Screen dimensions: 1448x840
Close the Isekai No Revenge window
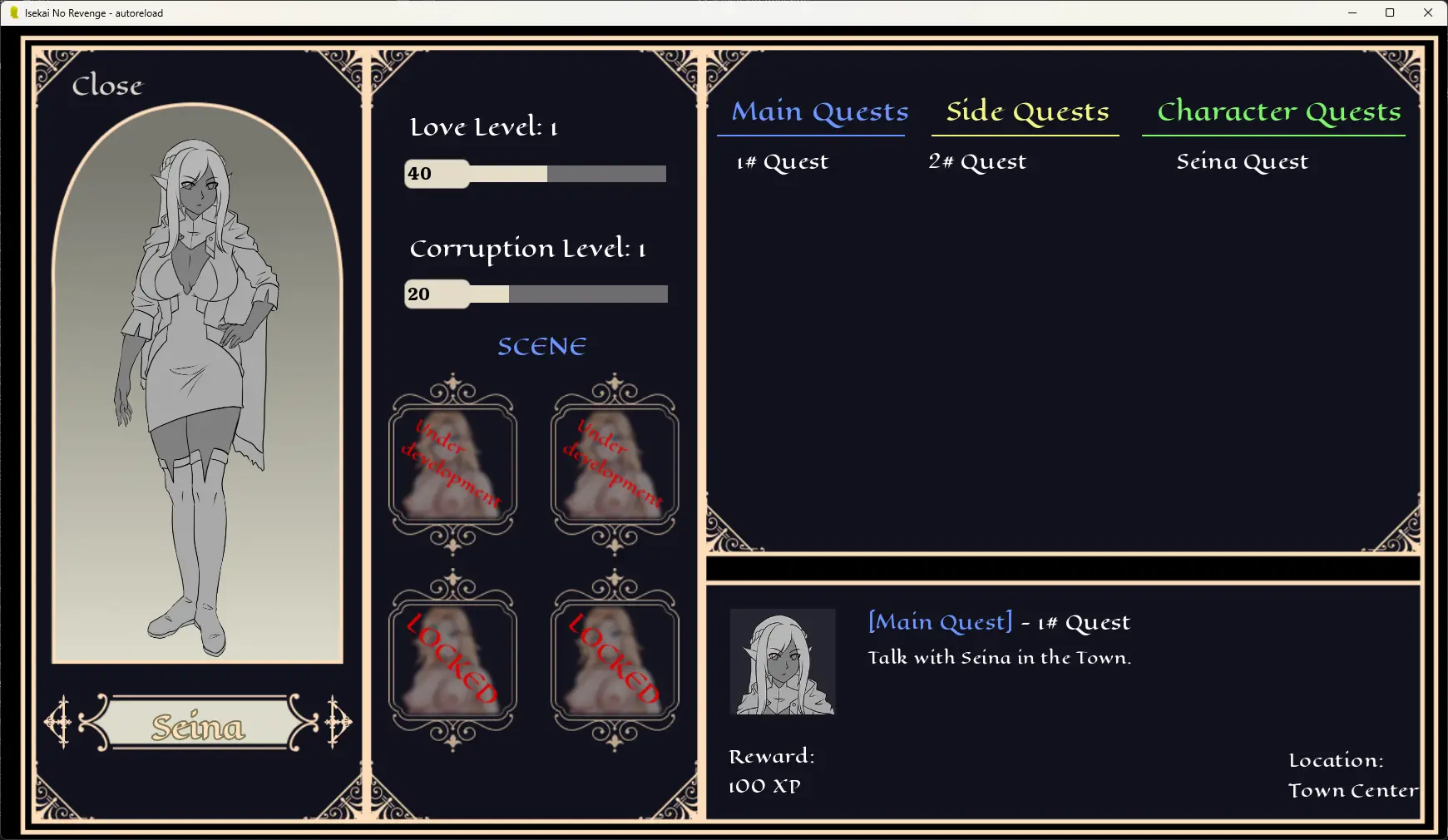point(1428,12)
